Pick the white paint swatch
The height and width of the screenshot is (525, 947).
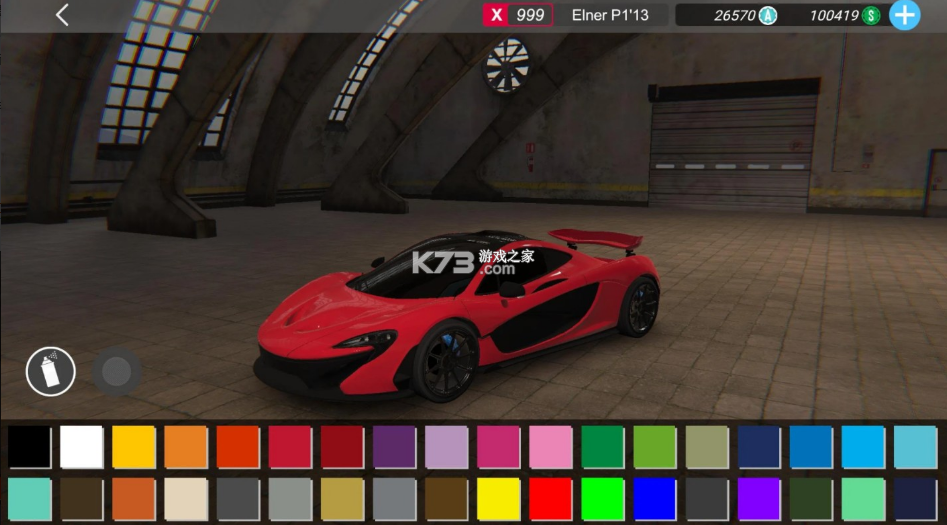81,447
